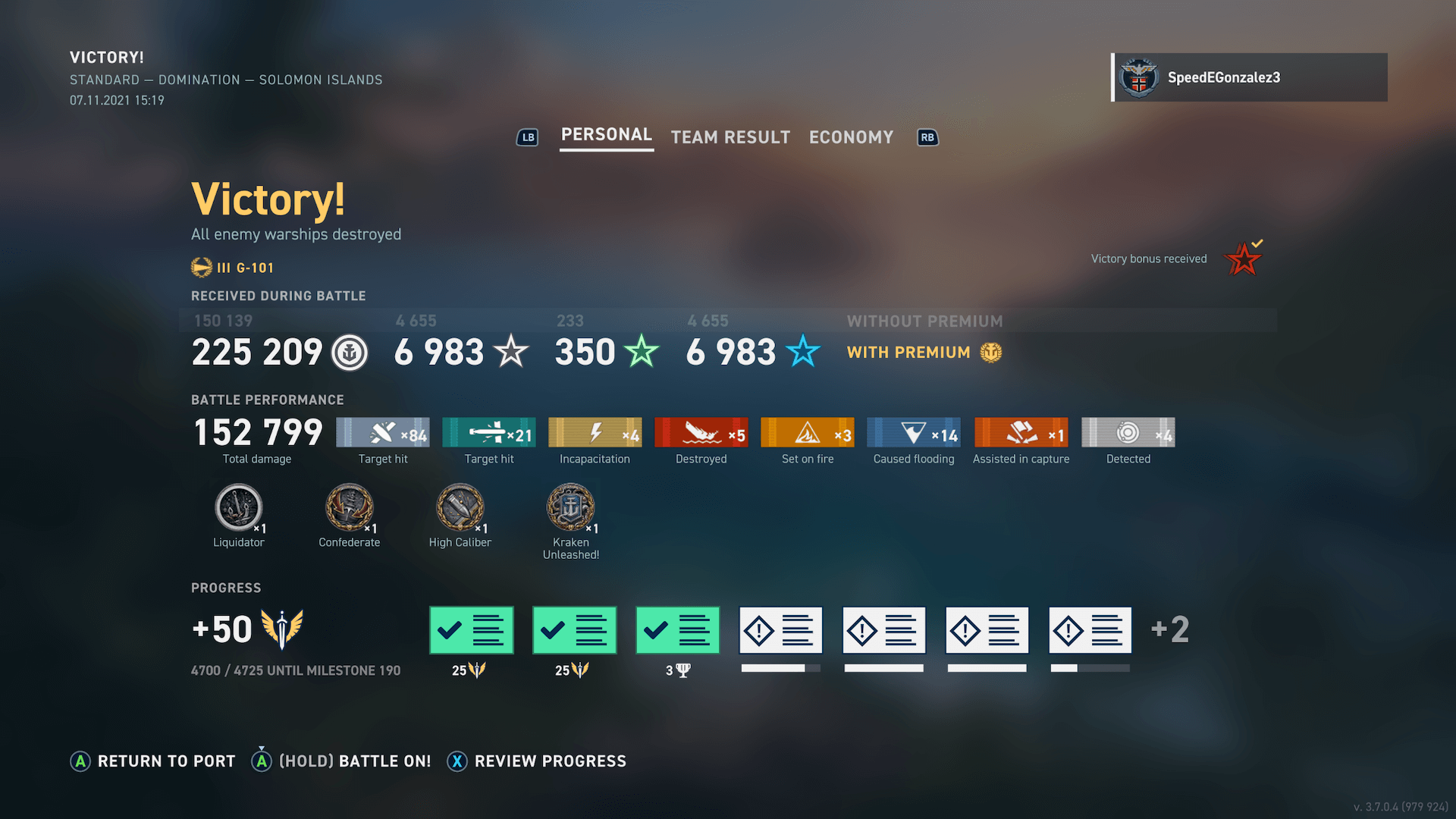The height and width of the screenshot is (819, 1456).
Task: Check the first completed mission card
Action: 471,629
